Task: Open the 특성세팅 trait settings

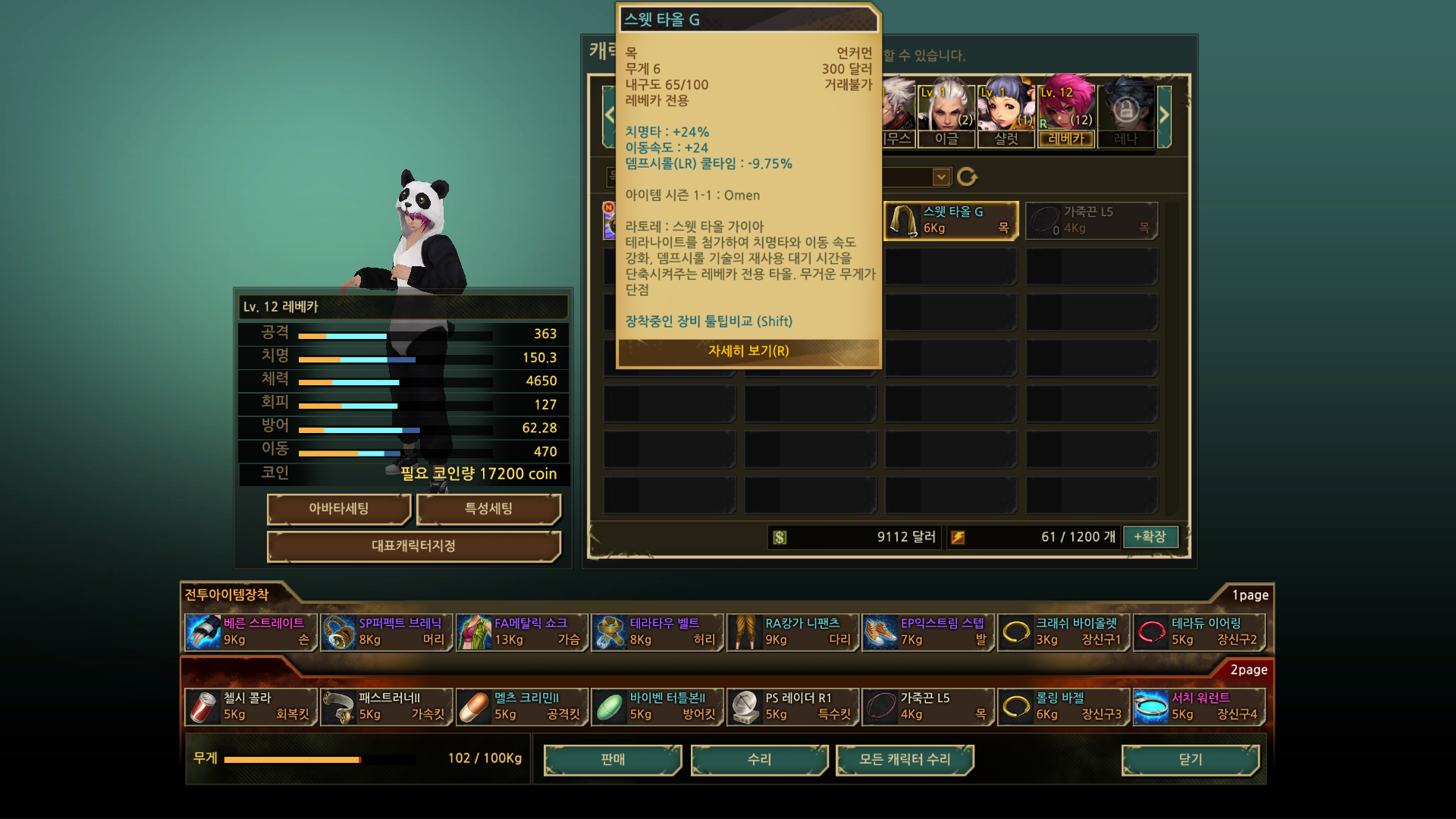Action: 488,509
